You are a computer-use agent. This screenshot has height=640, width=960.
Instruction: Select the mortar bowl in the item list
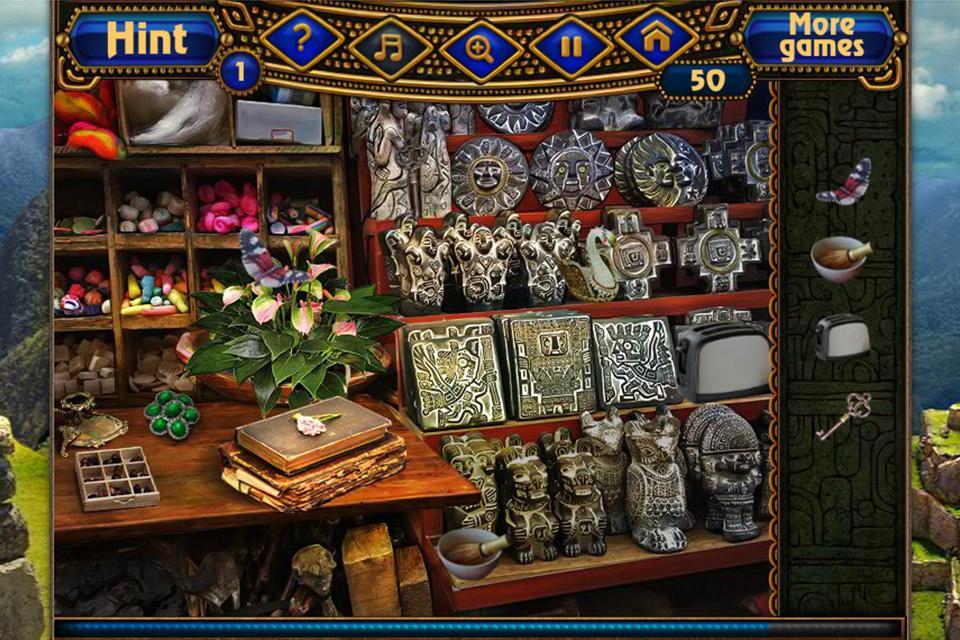click(841, 259)
